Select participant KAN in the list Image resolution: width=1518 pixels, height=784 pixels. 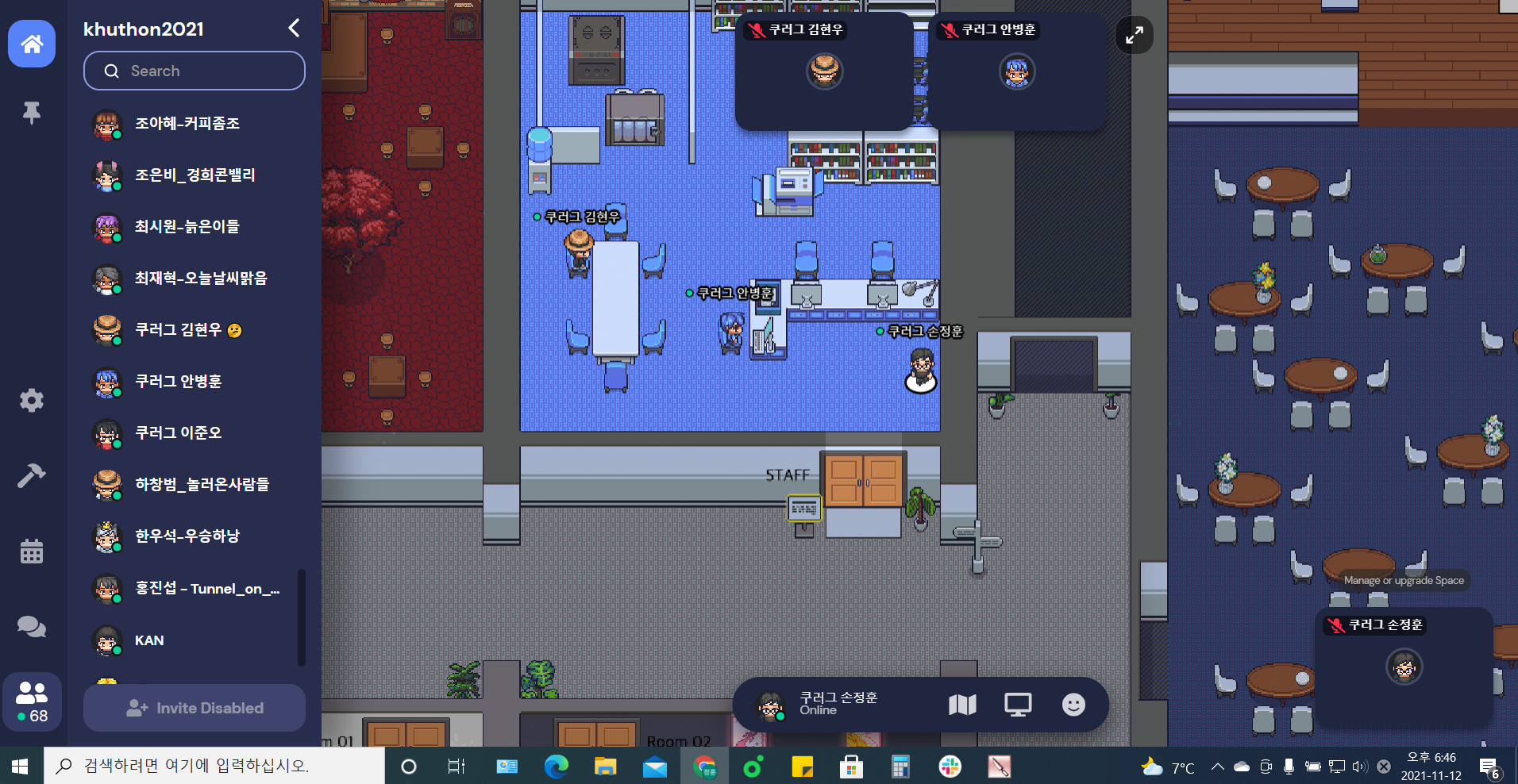[x=149, y=640]
